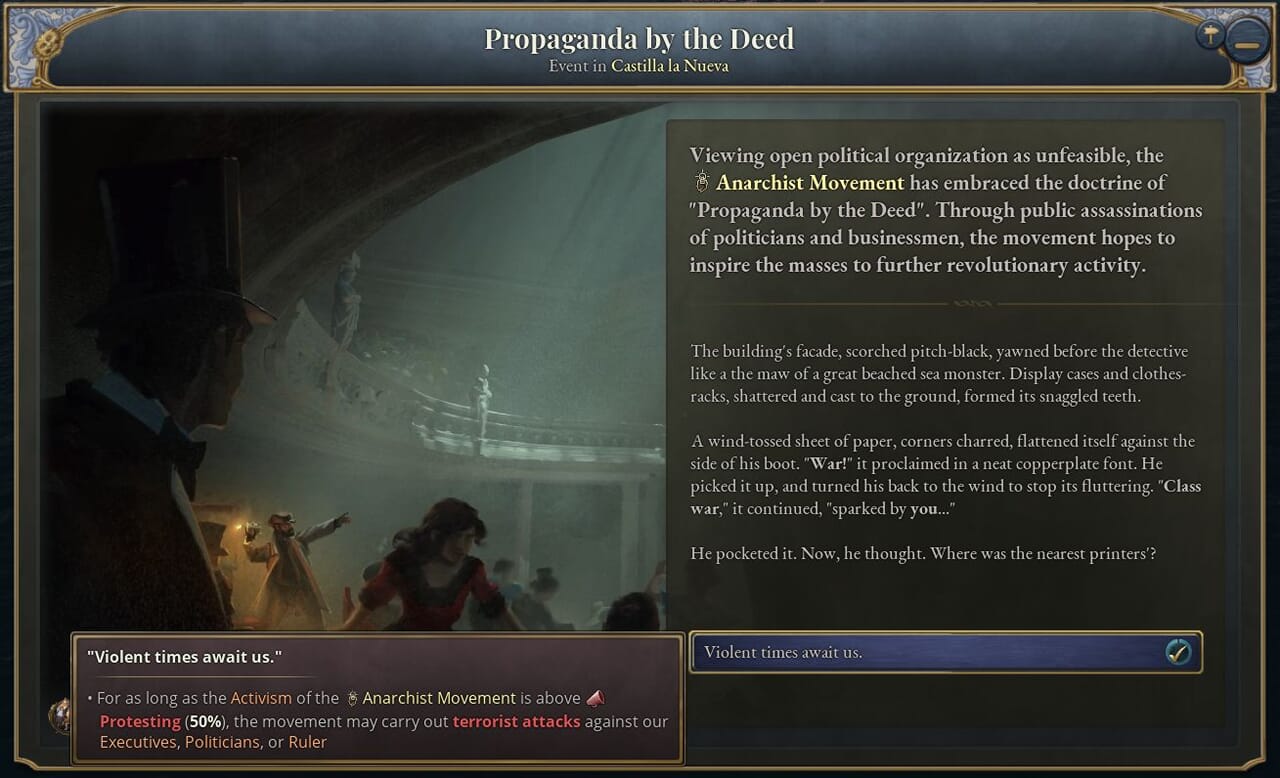Open the Anarchist Movement link in the event text
1280x778 pixels.
(x=809, y=183)
